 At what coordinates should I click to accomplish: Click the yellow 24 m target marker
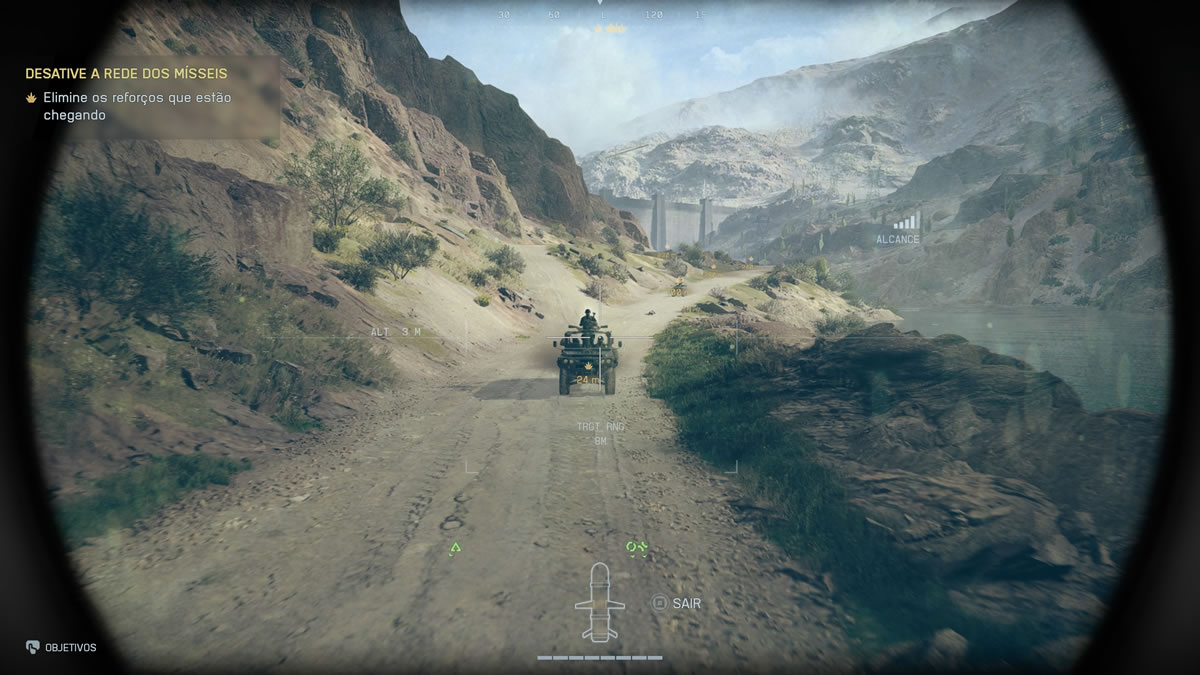coord(588,380)
